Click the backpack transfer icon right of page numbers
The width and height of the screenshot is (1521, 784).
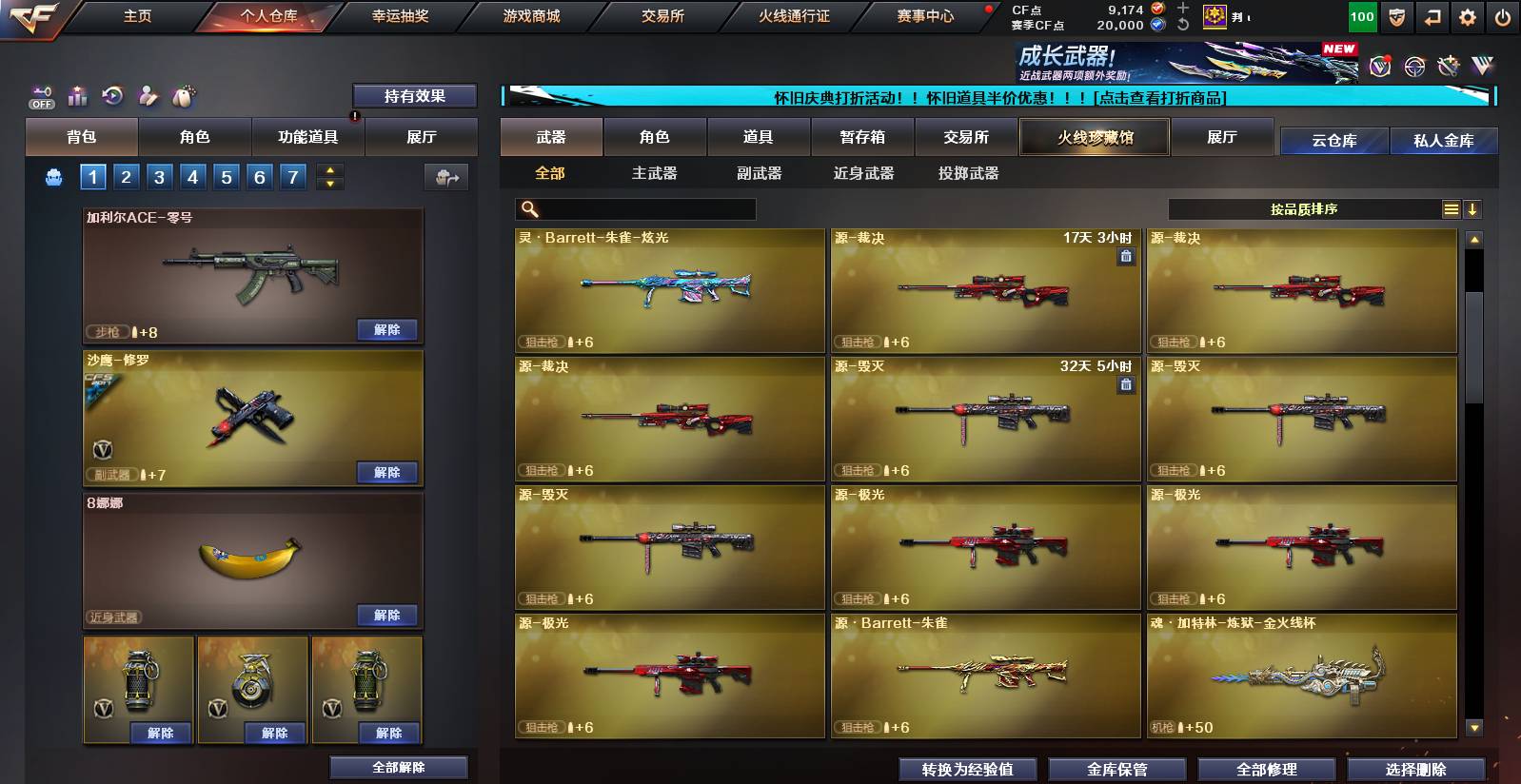point(446,177)
